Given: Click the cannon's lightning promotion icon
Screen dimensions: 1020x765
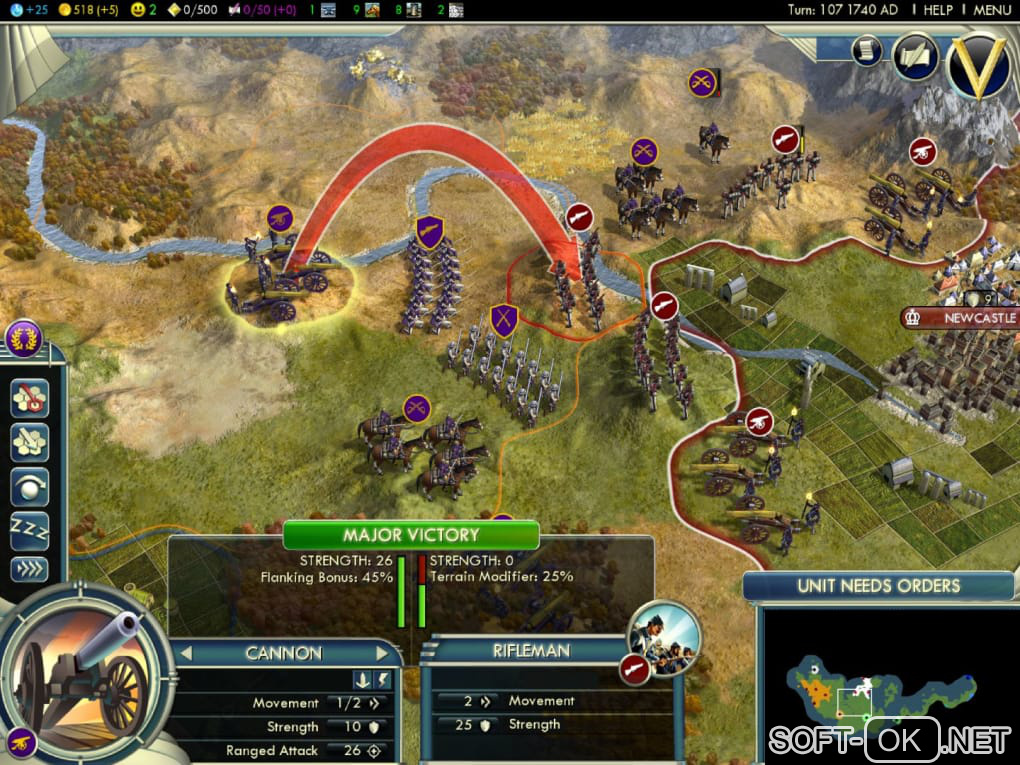Looking at the screenshot, I should 384,680.
